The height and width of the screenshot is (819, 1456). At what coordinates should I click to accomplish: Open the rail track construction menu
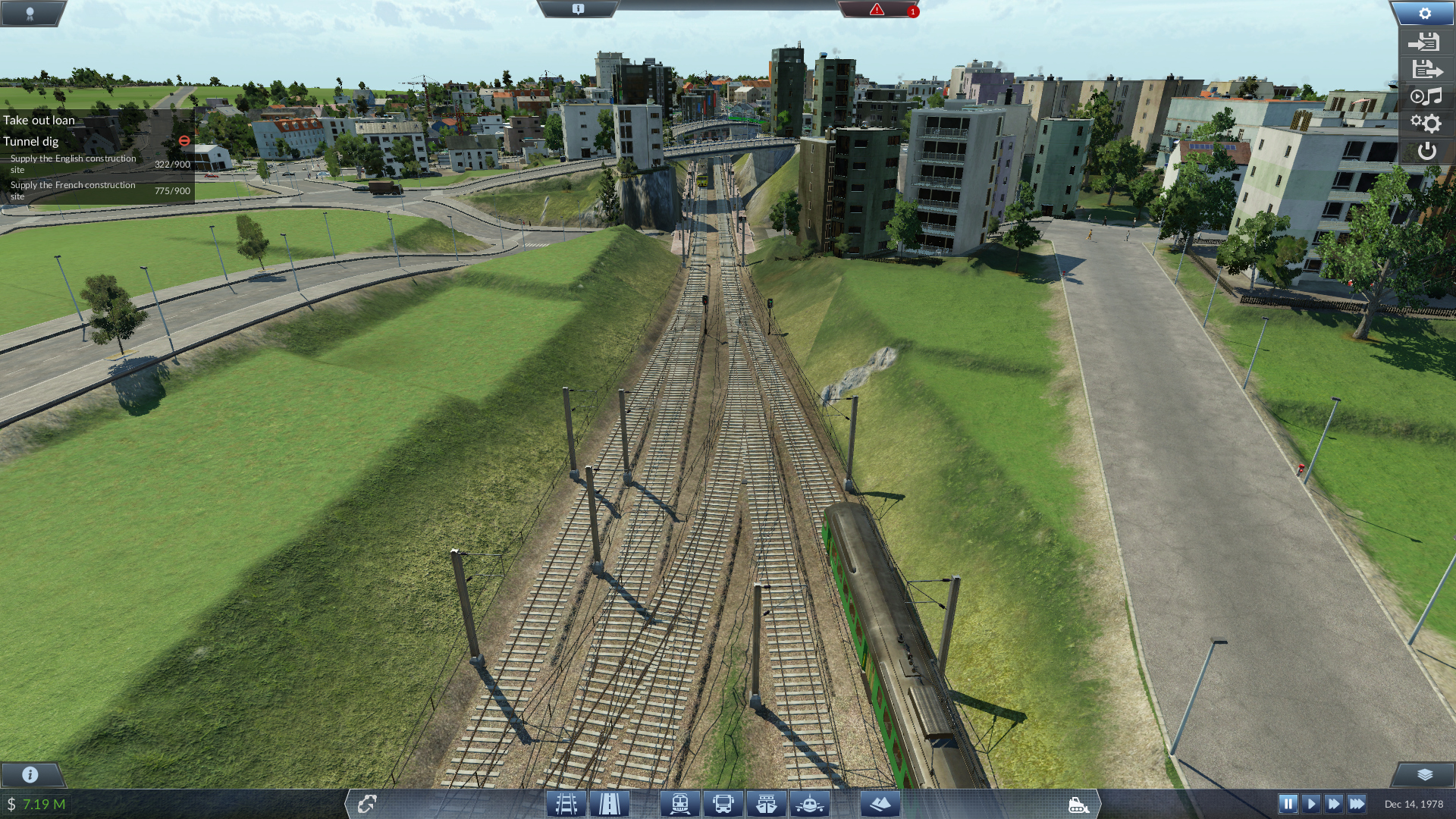pos(566,804)
